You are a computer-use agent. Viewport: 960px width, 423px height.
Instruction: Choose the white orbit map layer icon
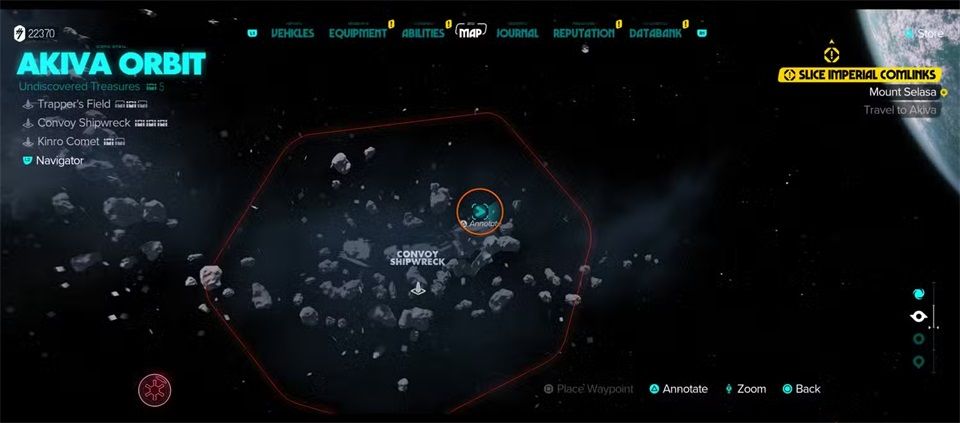919,317
